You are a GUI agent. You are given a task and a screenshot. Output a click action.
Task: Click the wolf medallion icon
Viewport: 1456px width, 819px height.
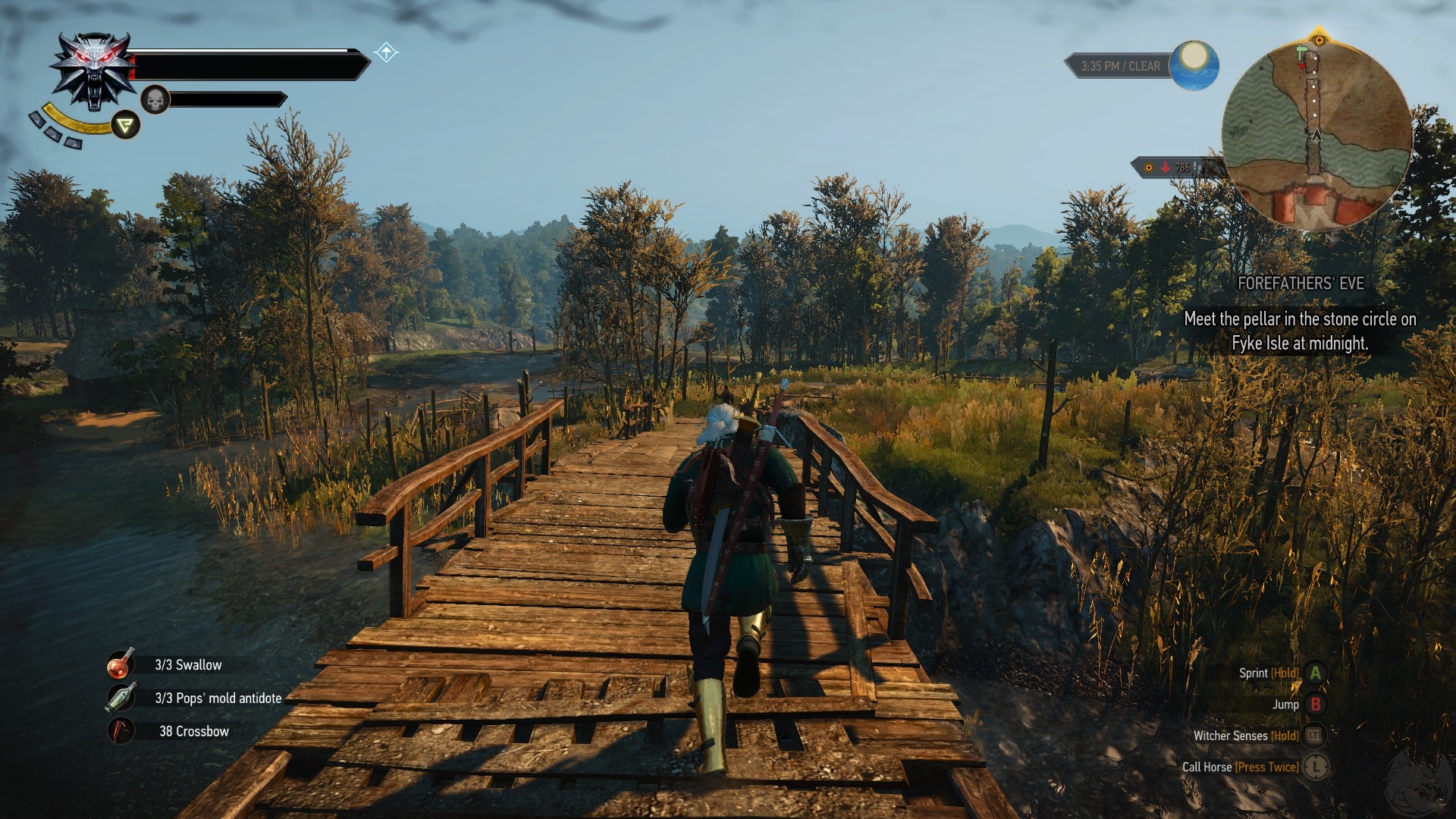(x=93, y=71)
